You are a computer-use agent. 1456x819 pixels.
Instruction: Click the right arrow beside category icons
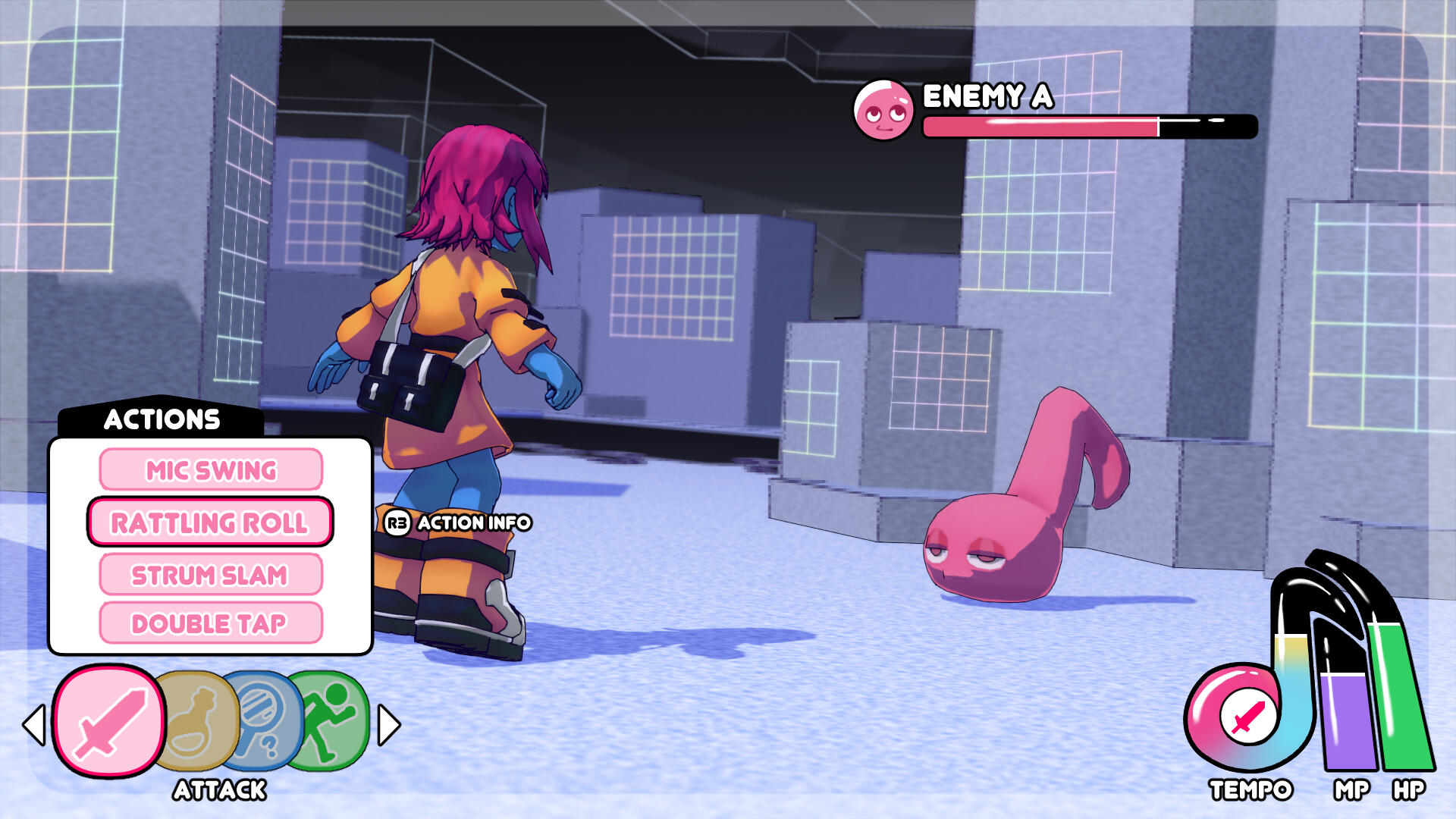[x=388, y=725]
